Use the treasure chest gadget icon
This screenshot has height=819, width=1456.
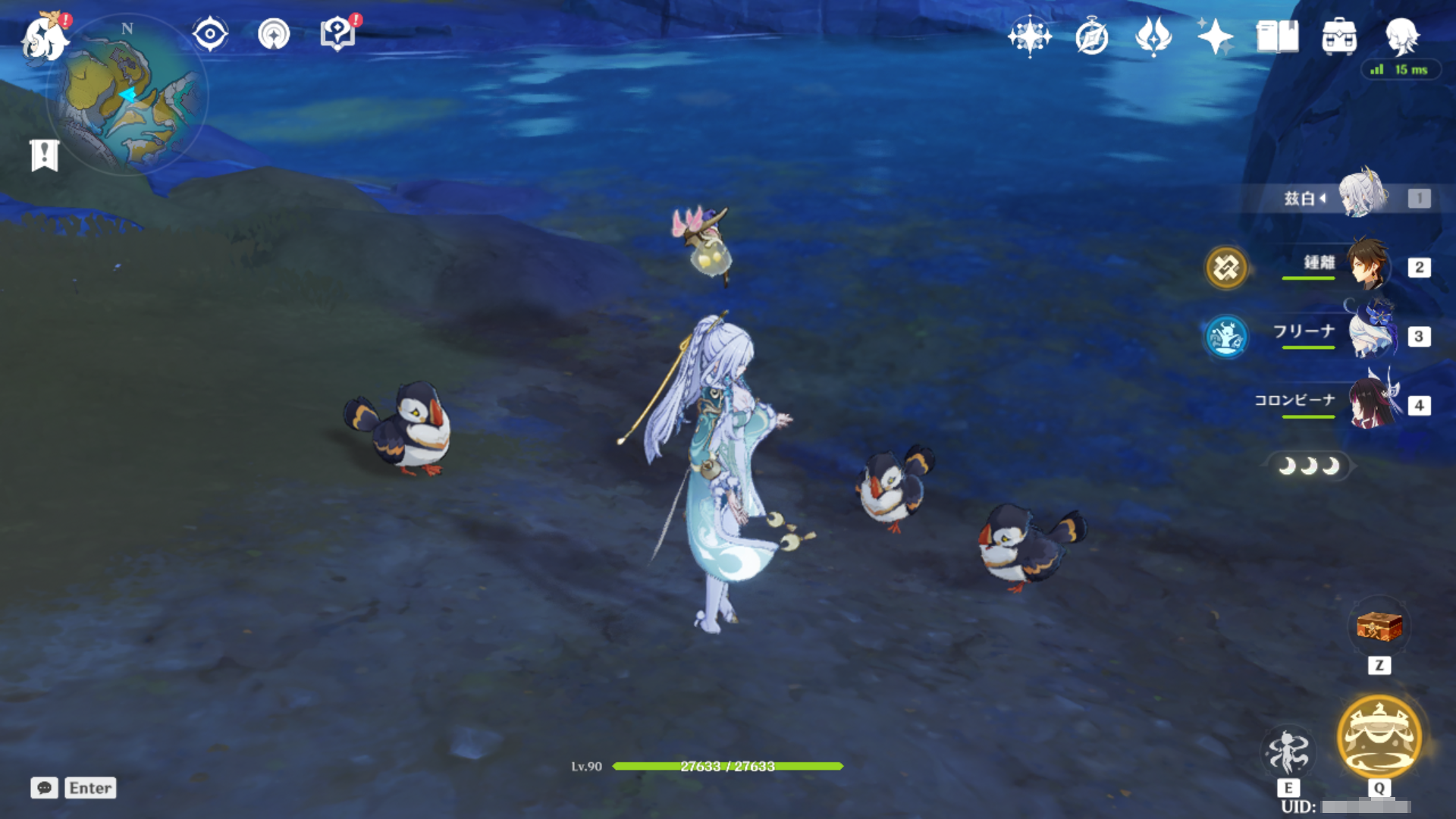point(1379,626)
